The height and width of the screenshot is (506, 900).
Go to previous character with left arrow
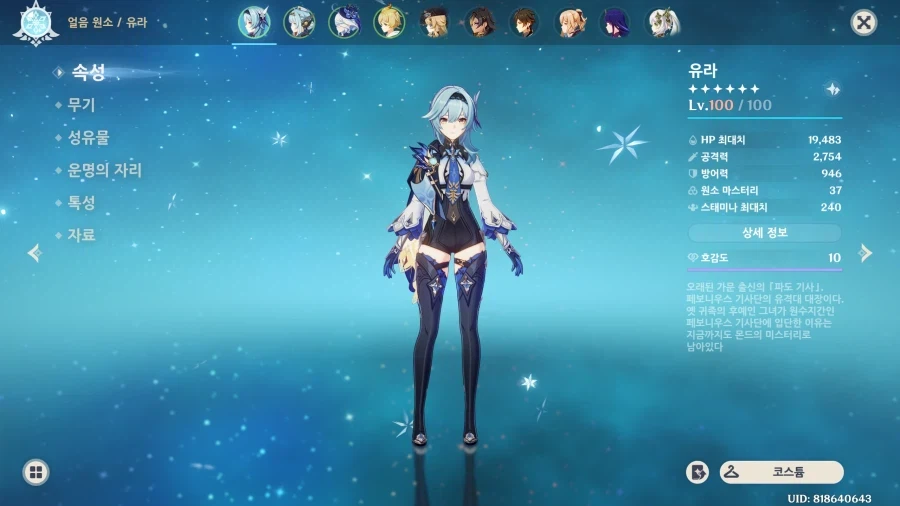click(x=35, y=253)
